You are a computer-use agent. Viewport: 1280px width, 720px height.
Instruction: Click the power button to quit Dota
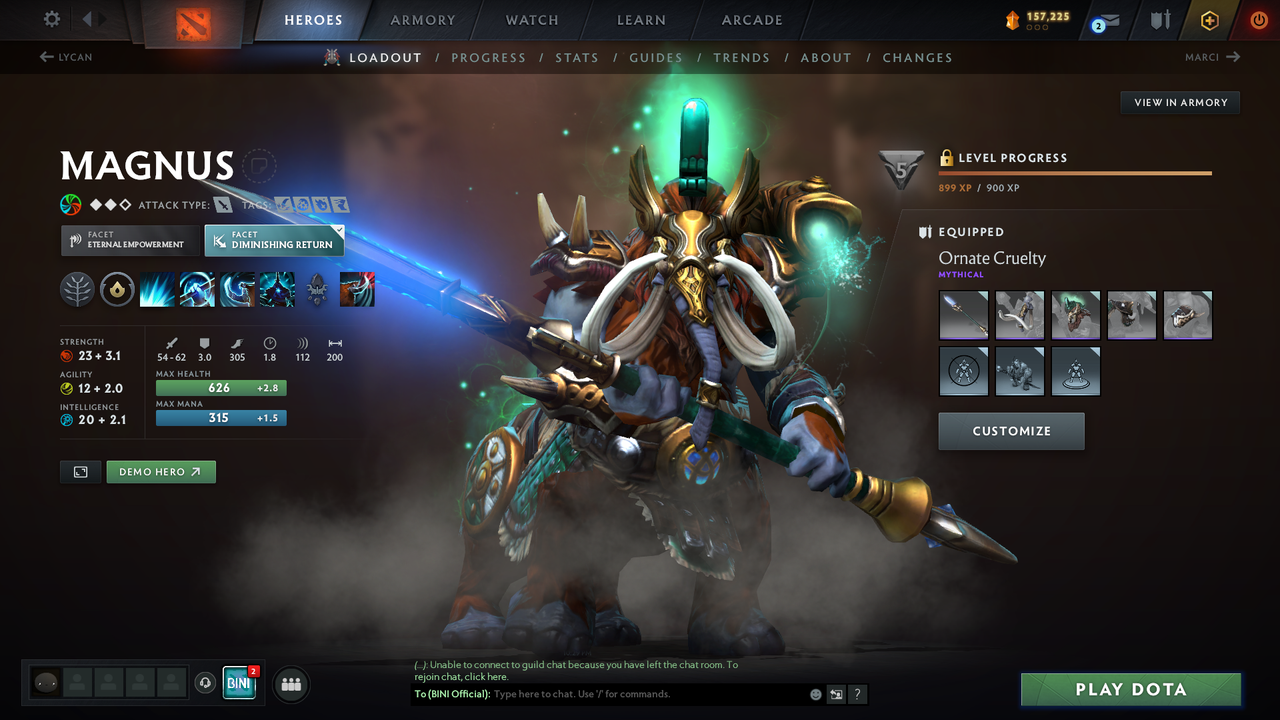(x=1258, y=19)
